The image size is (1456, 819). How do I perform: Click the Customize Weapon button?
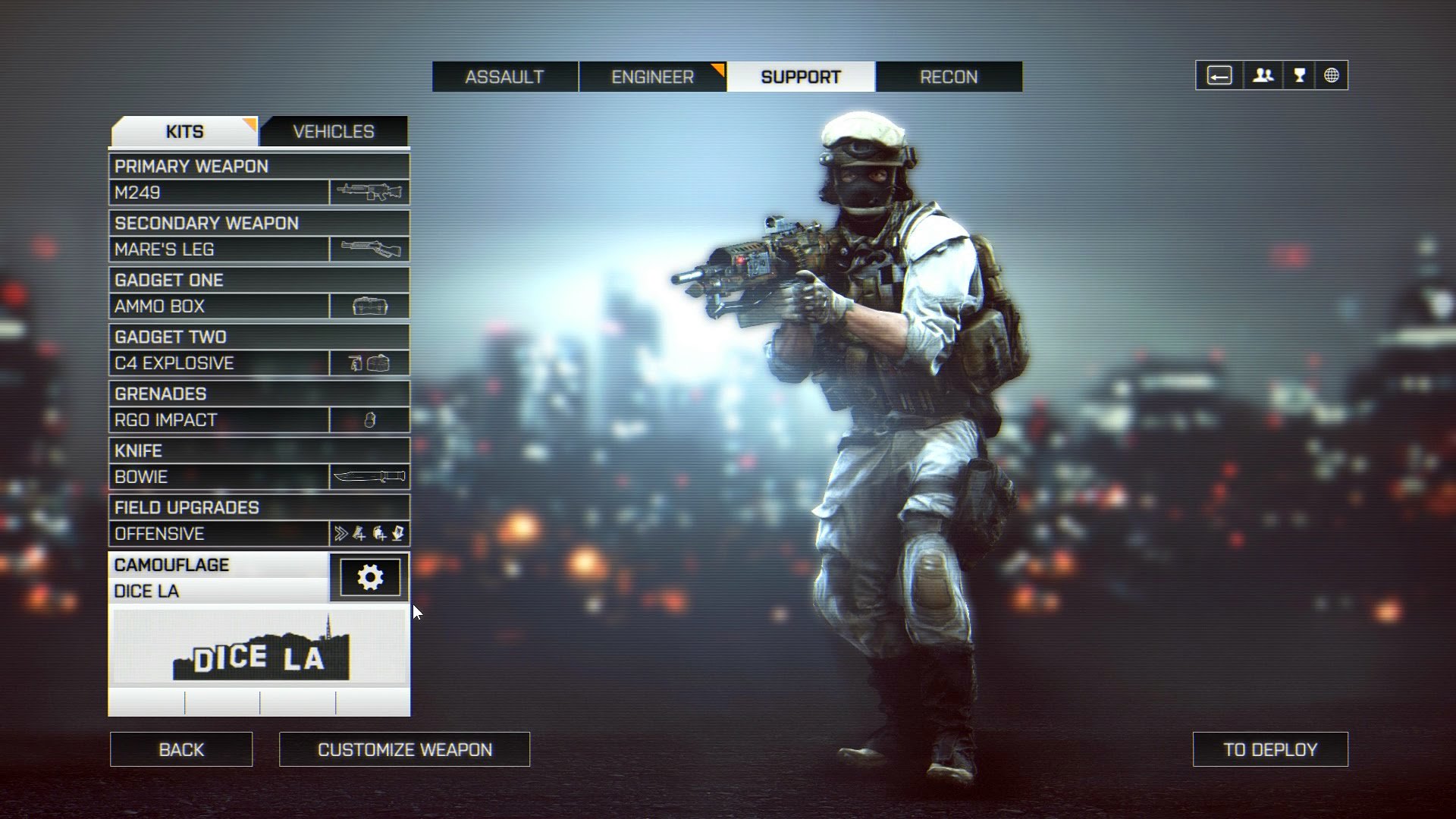[405, 749]
